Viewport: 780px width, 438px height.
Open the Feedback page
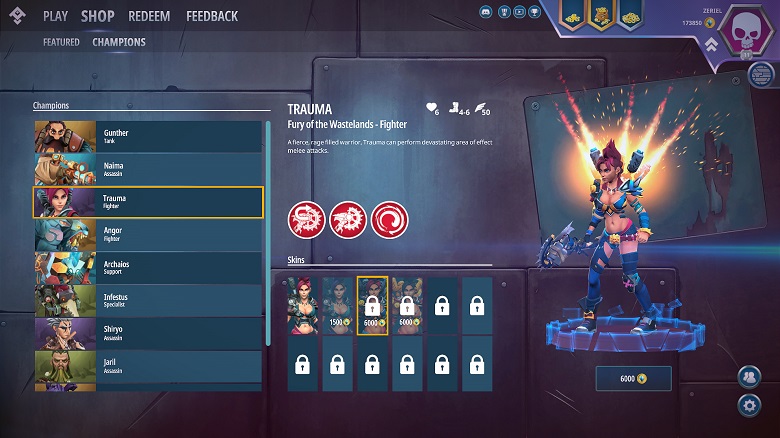tap(212, 16)
